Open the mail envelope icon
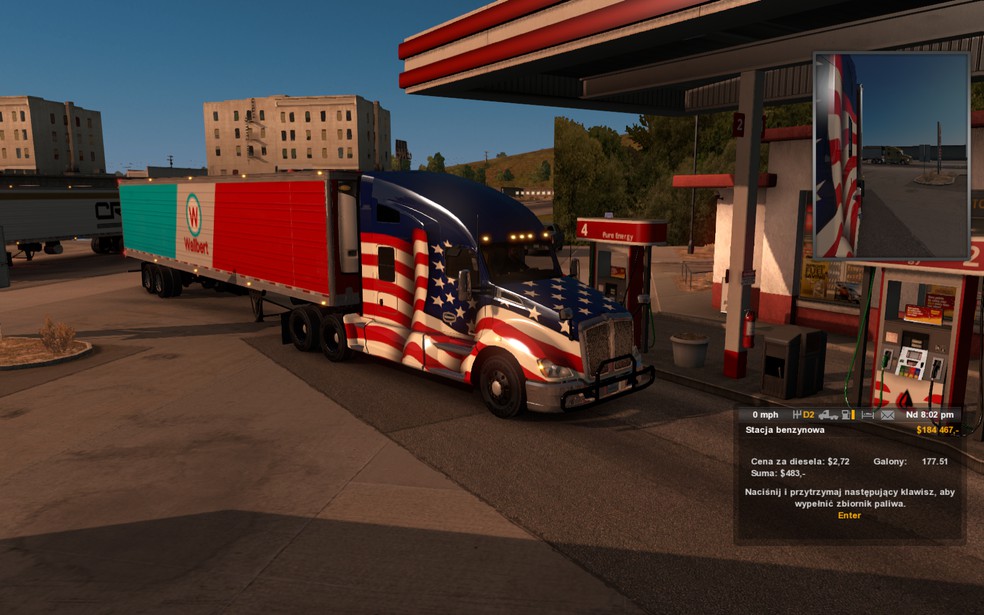This screenshot has height=615, width=984. pos(887,415)
